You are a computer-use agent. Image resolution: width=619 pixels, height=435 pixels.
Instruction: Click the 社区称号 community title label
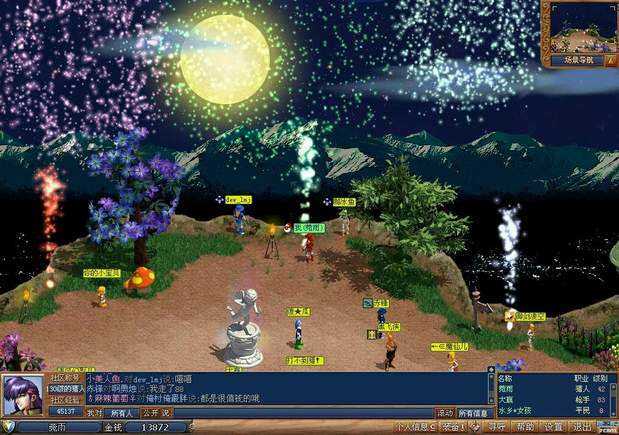[65, 379]
